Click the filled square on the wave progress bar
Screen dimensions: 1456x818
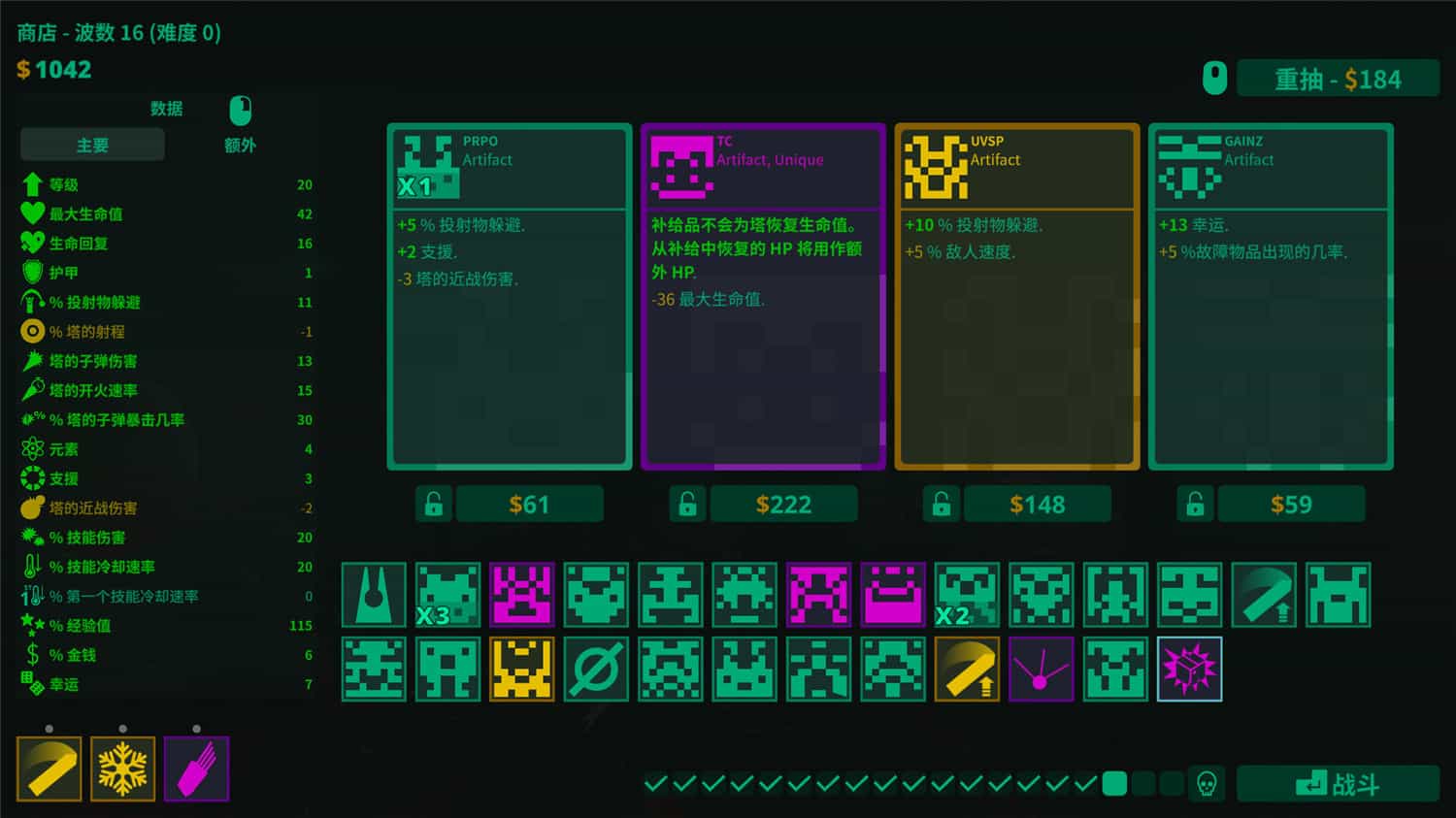(x=1112, y=782)
